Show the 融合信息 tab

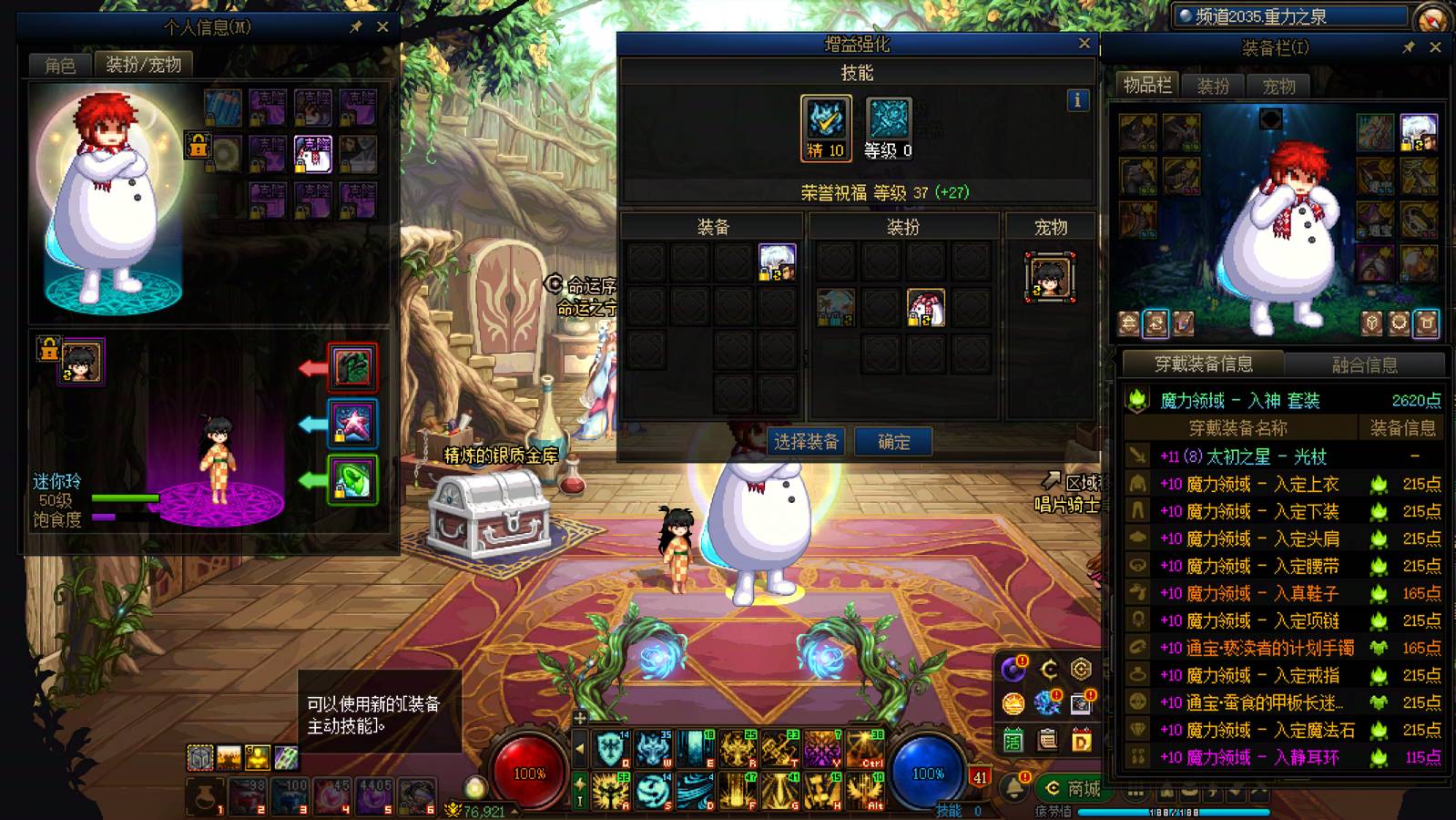click(x=1364, y=364)
